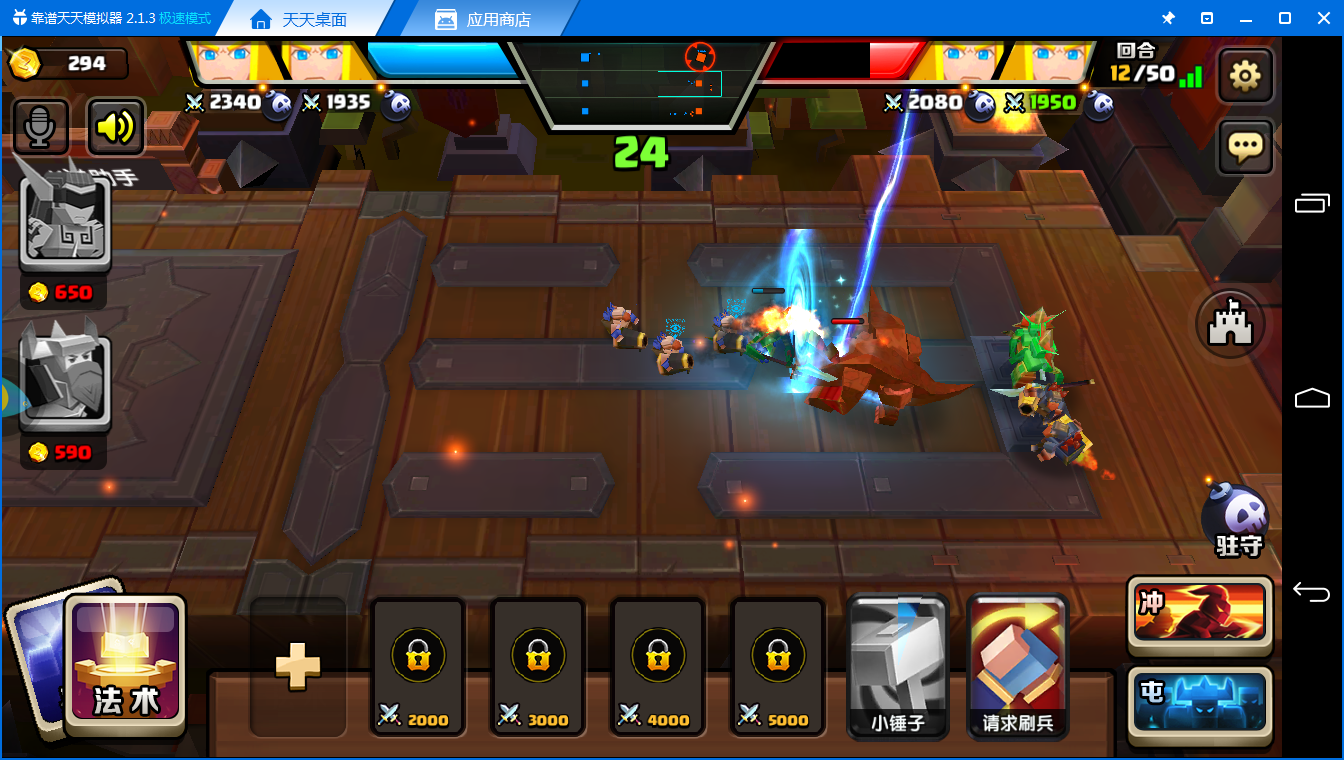Select the locked 2000 power slot

point(418,667)
